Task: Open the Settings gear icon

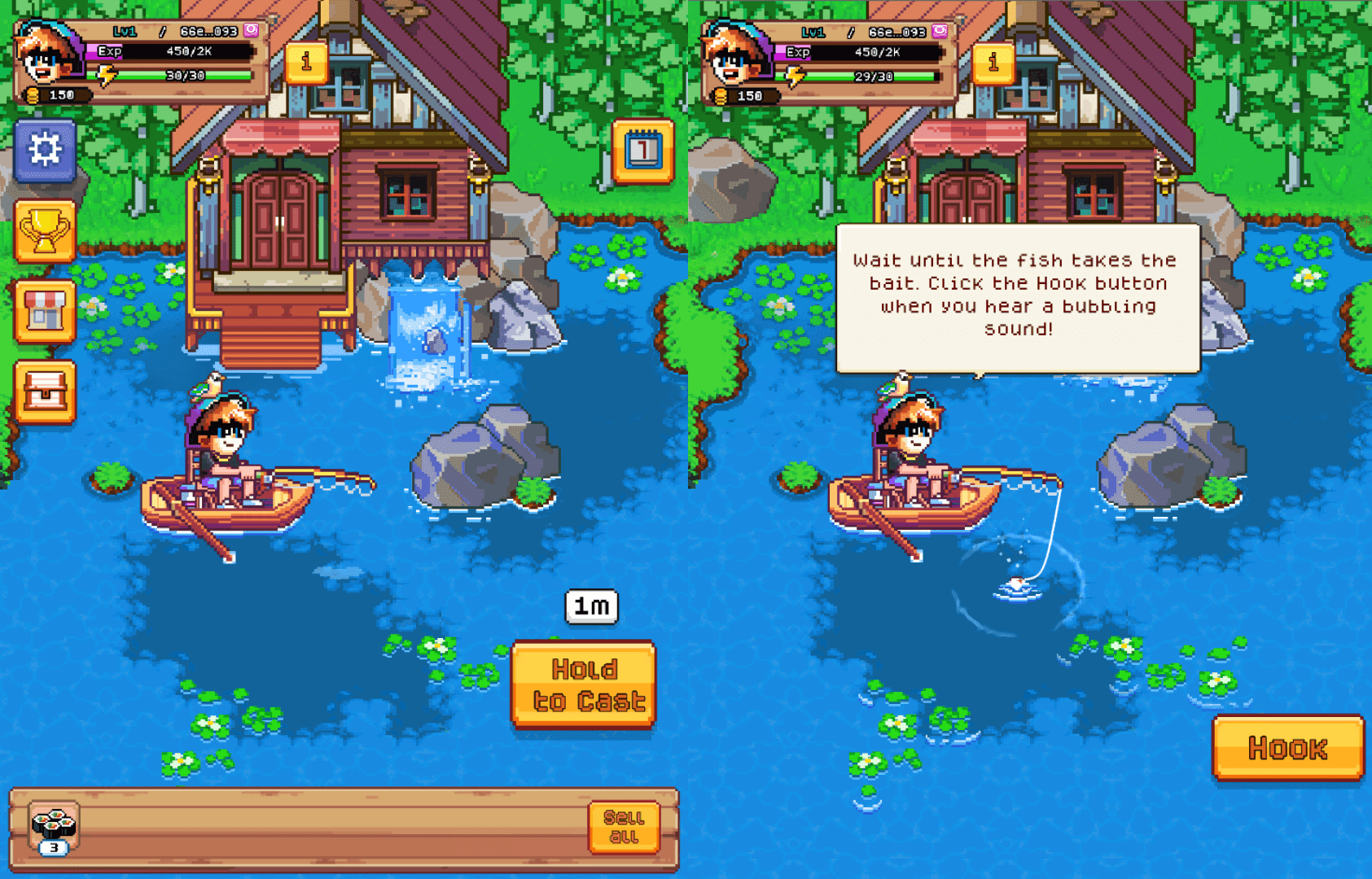Action: coord(44,149)
